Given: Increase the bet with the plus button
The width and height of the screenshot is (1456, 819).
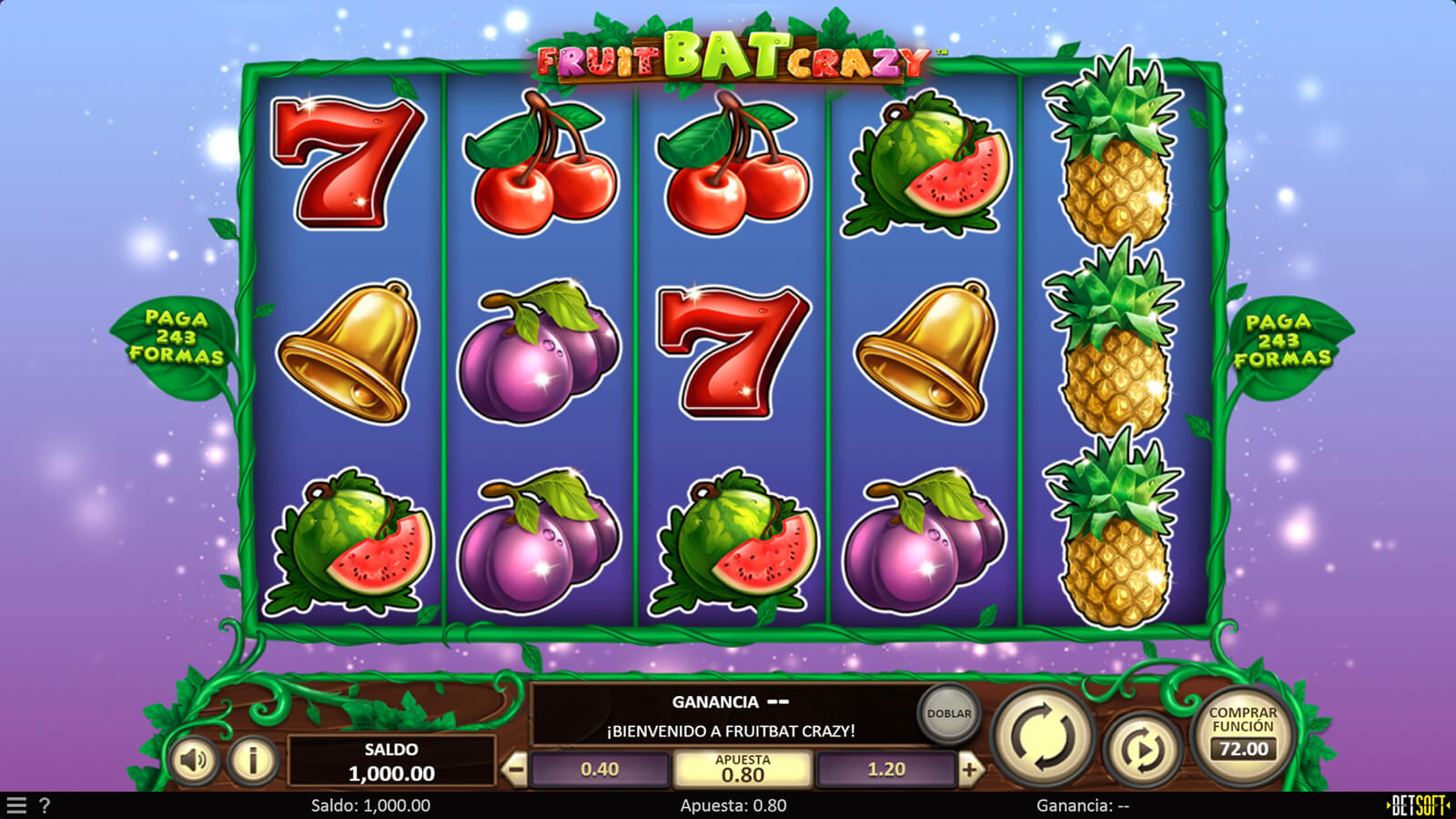Looking at the screenshot, I should coord(969,770).
